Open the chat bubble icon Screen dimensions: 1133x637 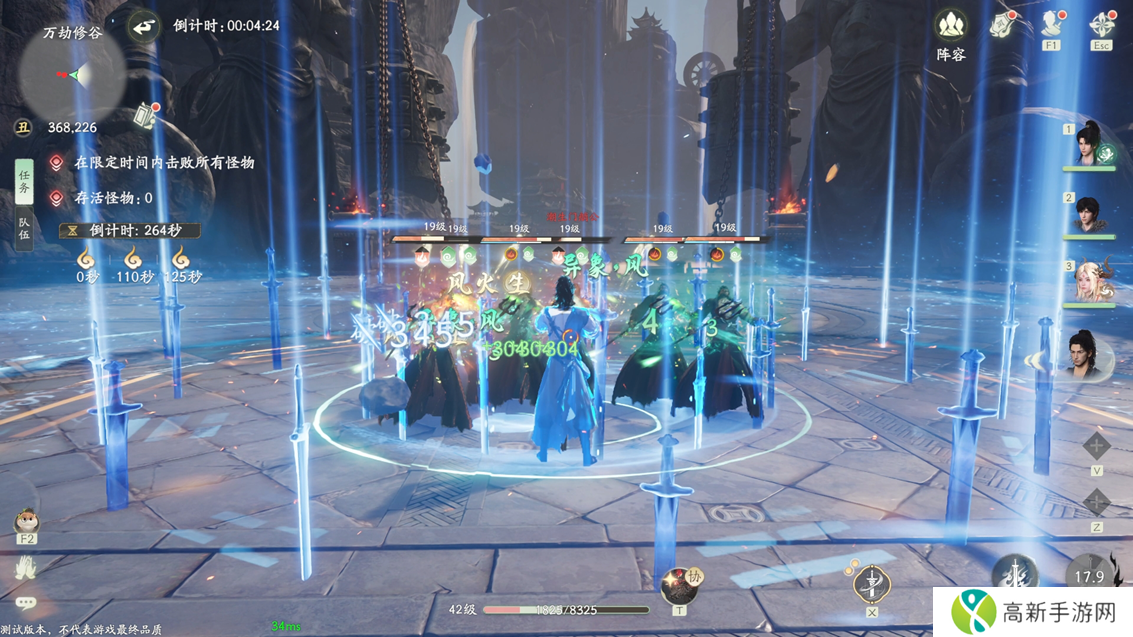[x=26, y=603]
